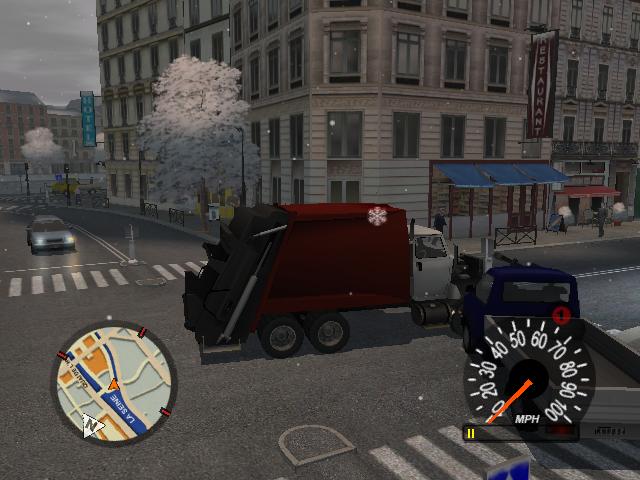Click the circular city minimap
Viewport: 640px width, 480px height.
[x=113, y=383]
